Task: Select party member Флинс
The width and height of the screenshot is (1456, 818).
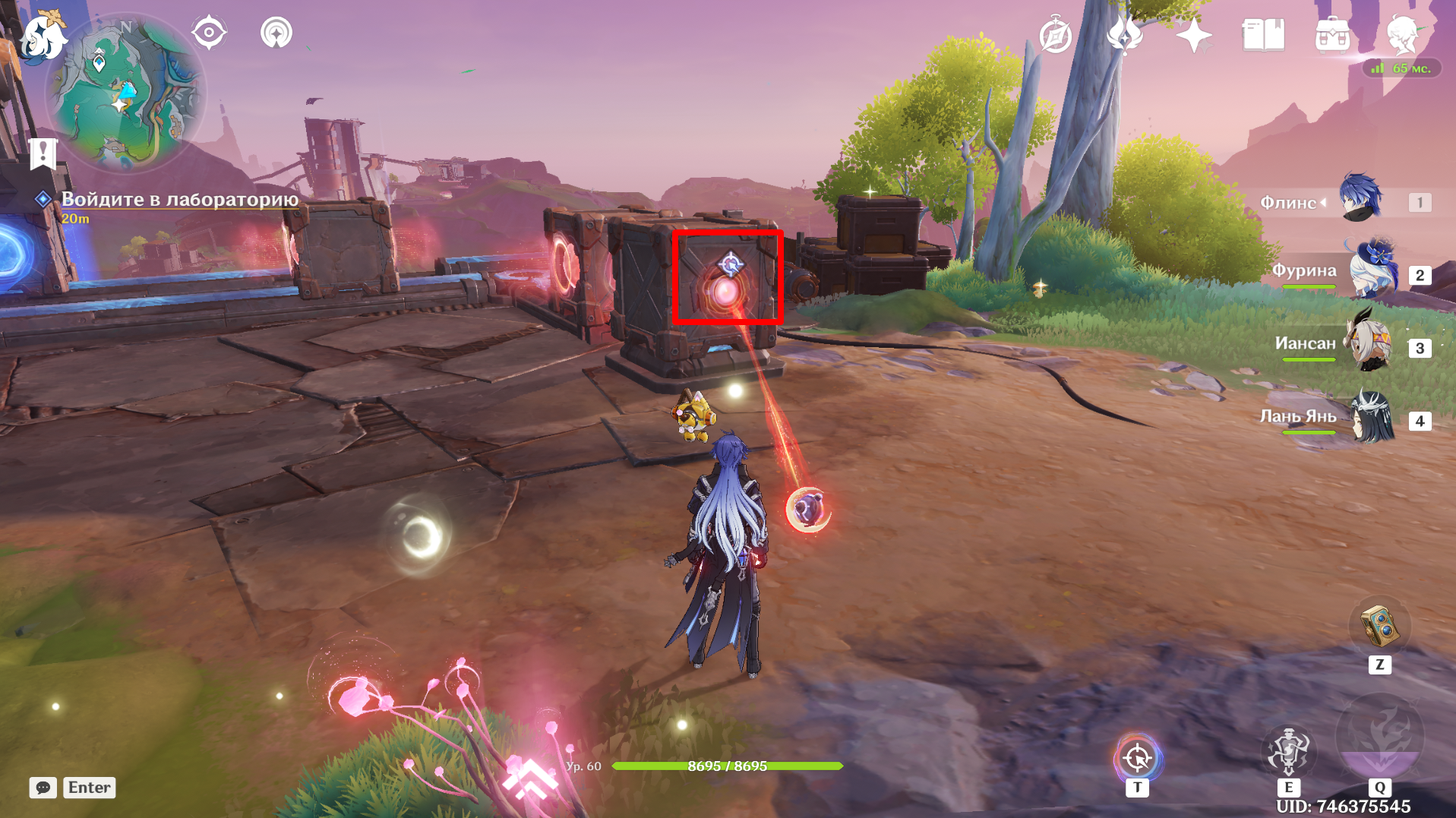Action: (x=1360, y=199)
